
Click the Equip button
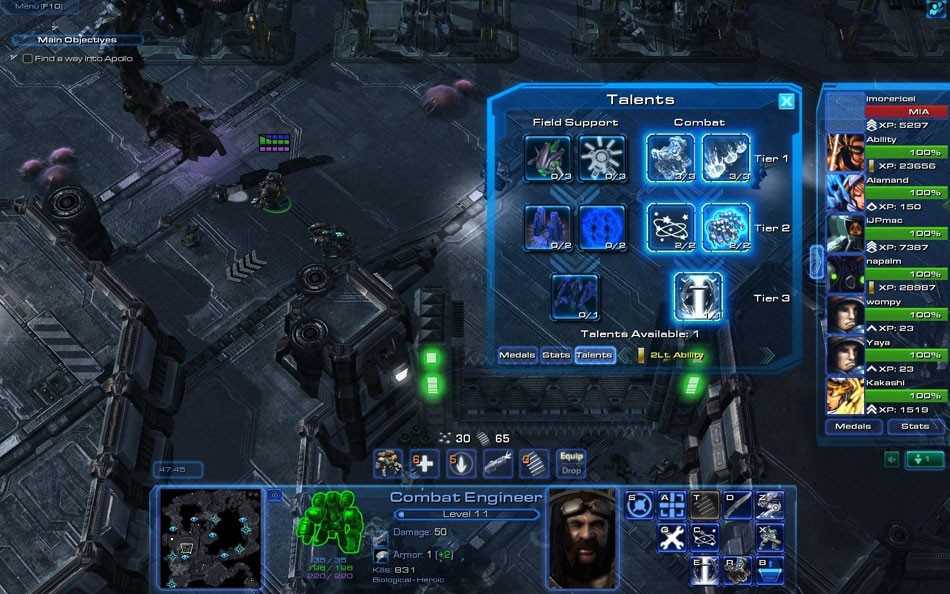tap(571, 456)
